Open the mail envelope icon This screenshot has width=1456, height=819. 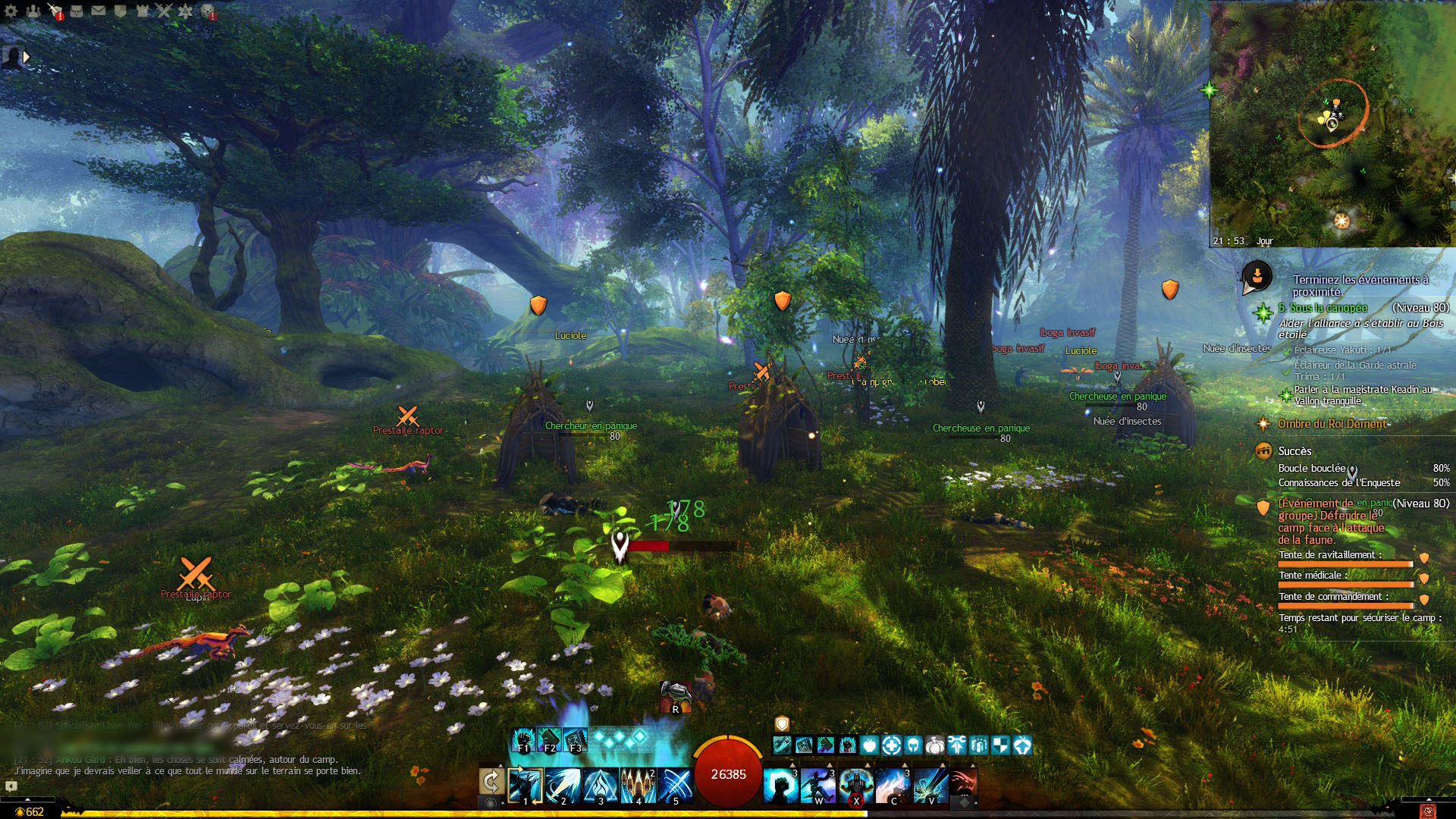pos(99,11)
